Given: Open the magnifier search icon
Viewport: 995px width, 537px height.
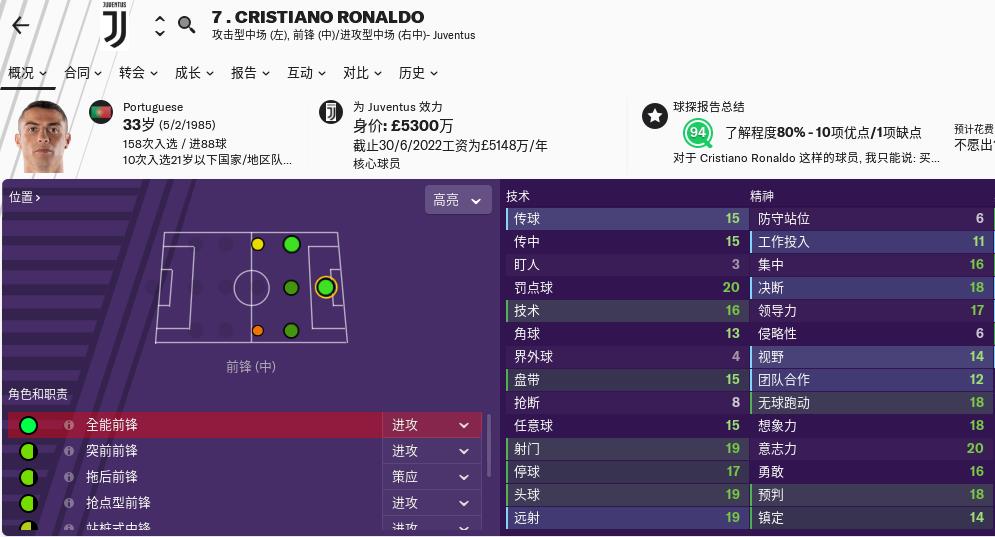Looking at the screenshot, I should click(187, 25).
